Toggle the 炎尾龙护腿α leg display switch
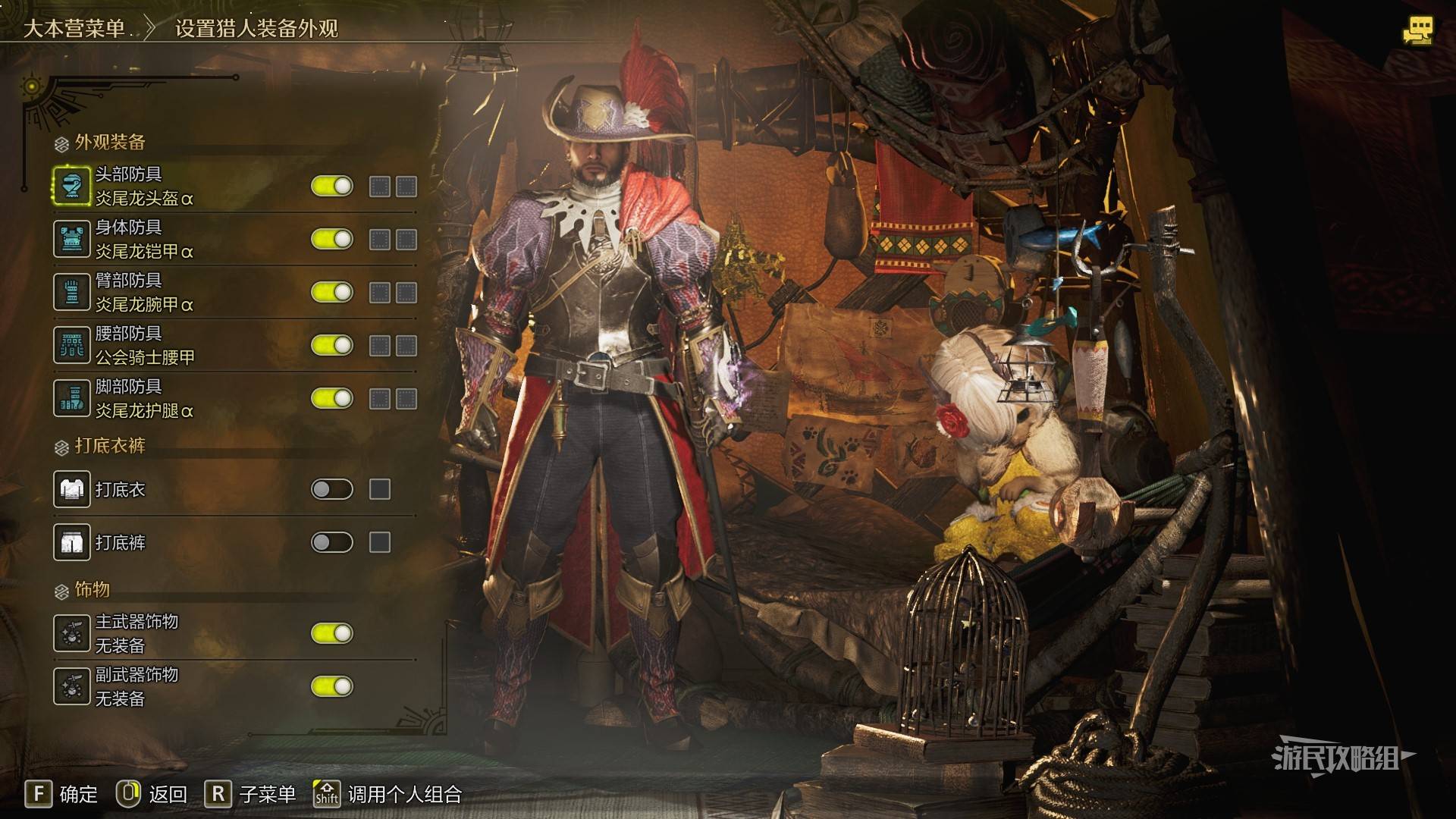The image size is (1456, 819). 332,399
